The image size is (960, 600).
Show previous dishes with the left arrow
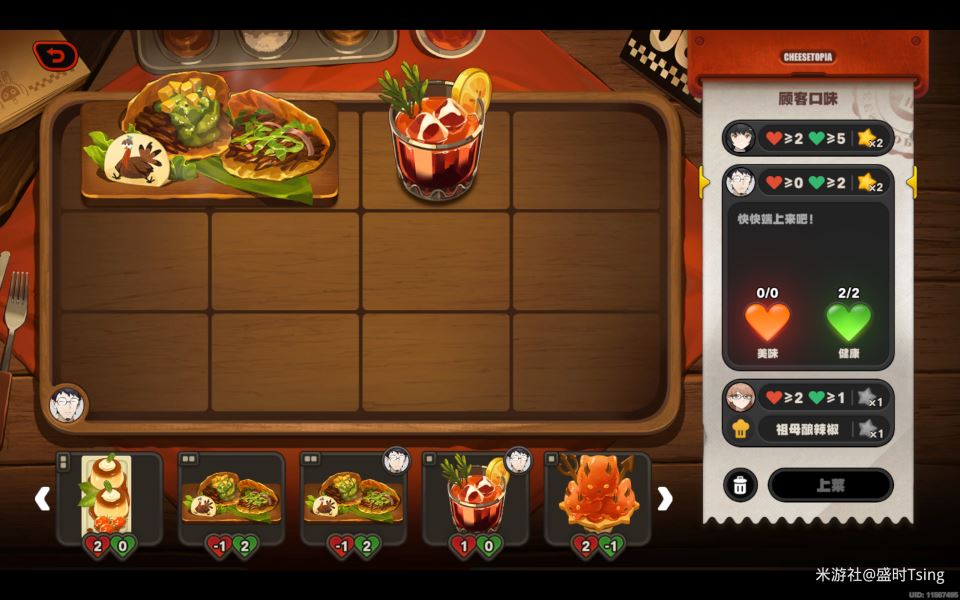coord(42,498)
